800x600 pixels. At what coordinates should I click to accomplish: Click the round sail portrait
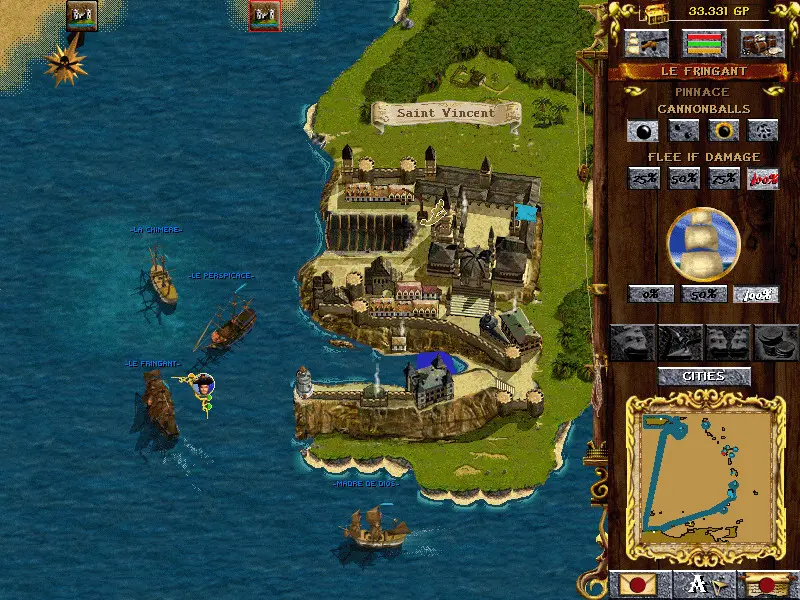704,244
